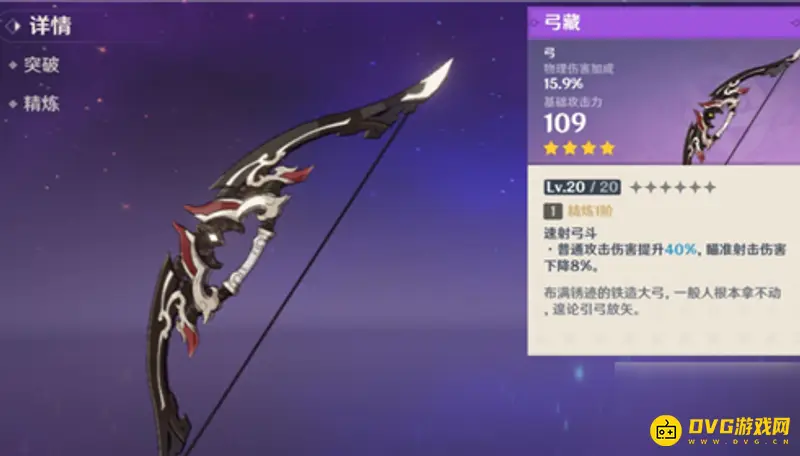The width and height of the screenshot is (800, 456).
Task: Switch to the 突破 ascension tab
Action: point(43,66)
